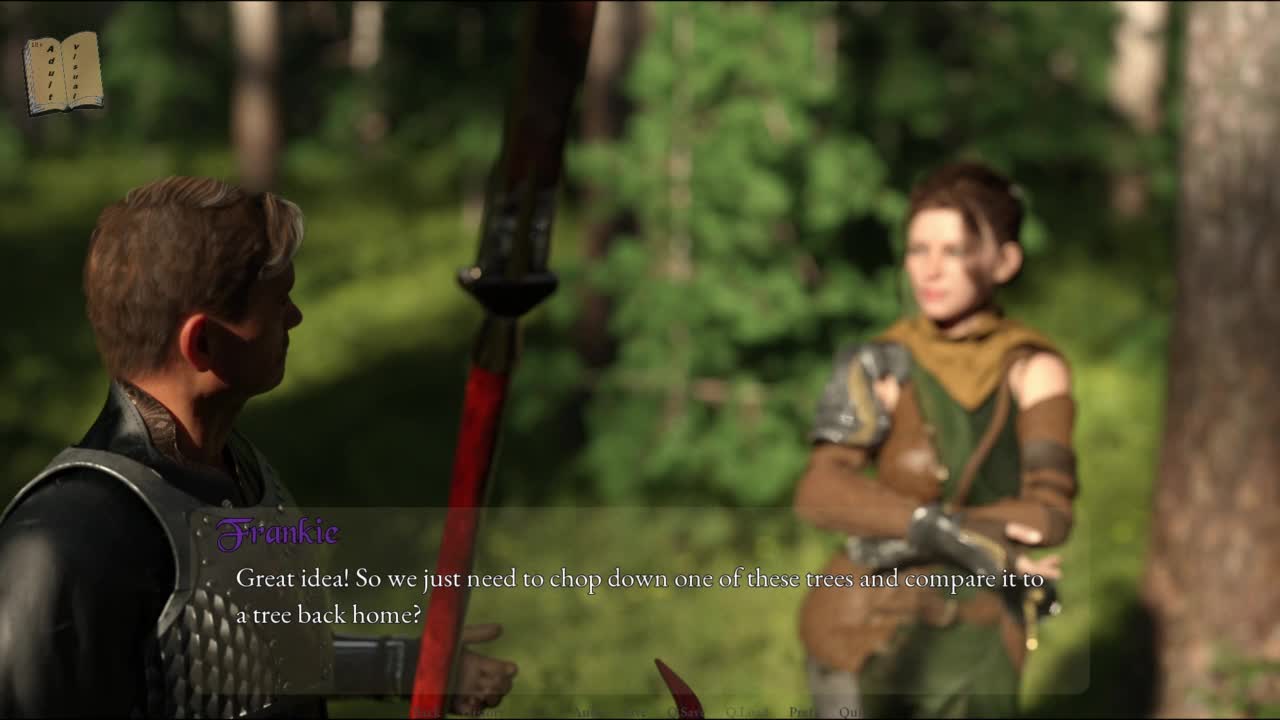
Task: Open the Save screen
Action: pos(634,712)
